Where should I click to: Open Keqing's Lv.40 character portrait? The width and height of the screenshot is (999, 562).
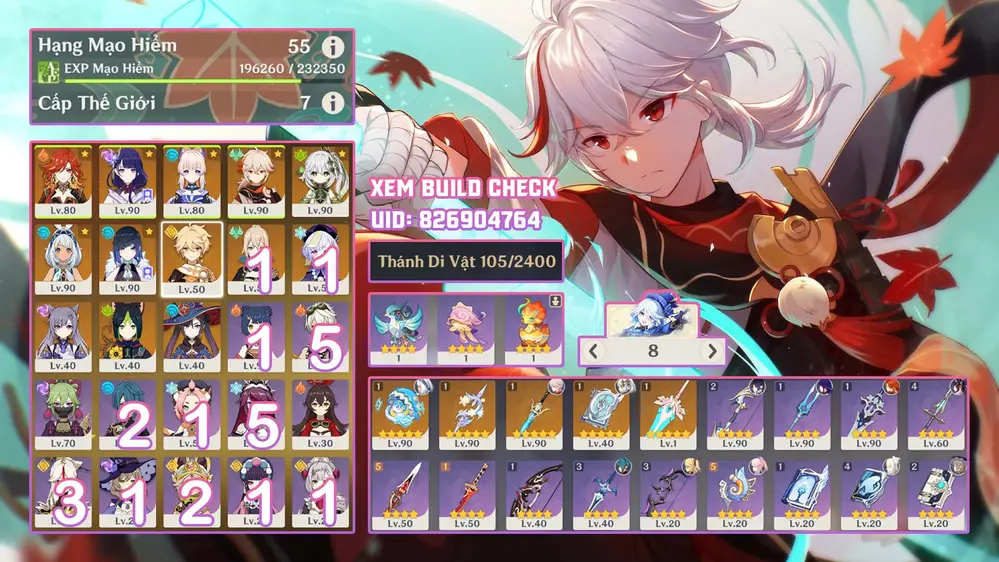click(64, 335)
